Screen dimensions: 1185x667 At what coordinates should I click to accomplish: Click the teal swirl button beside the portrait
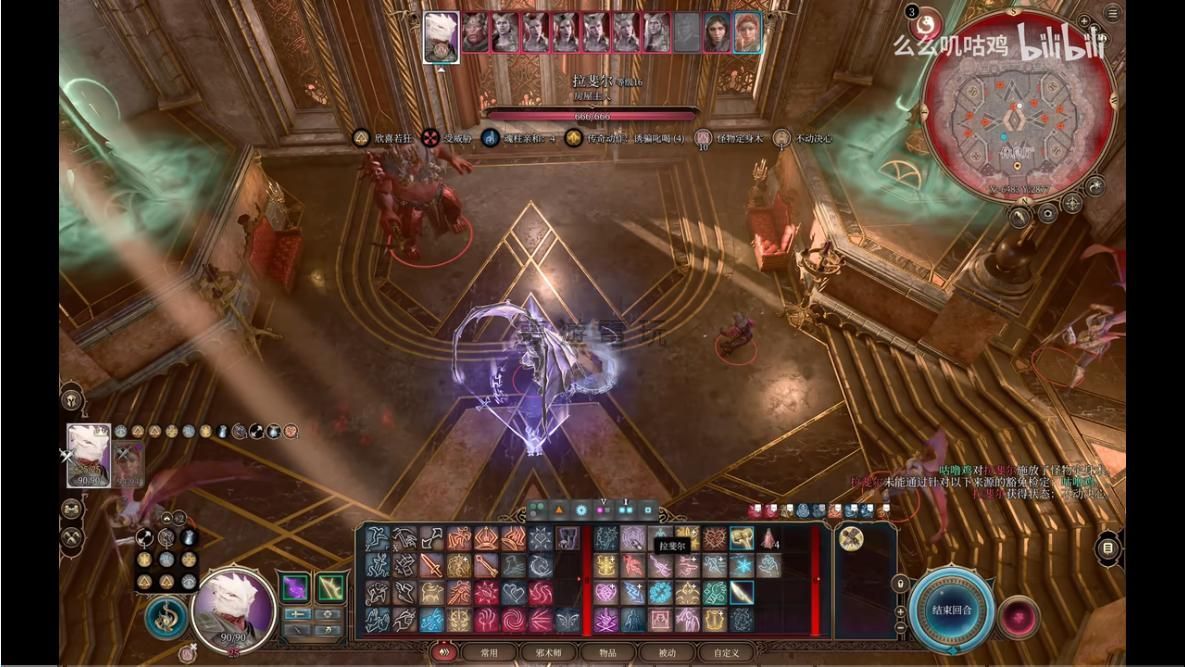(164, 617)
